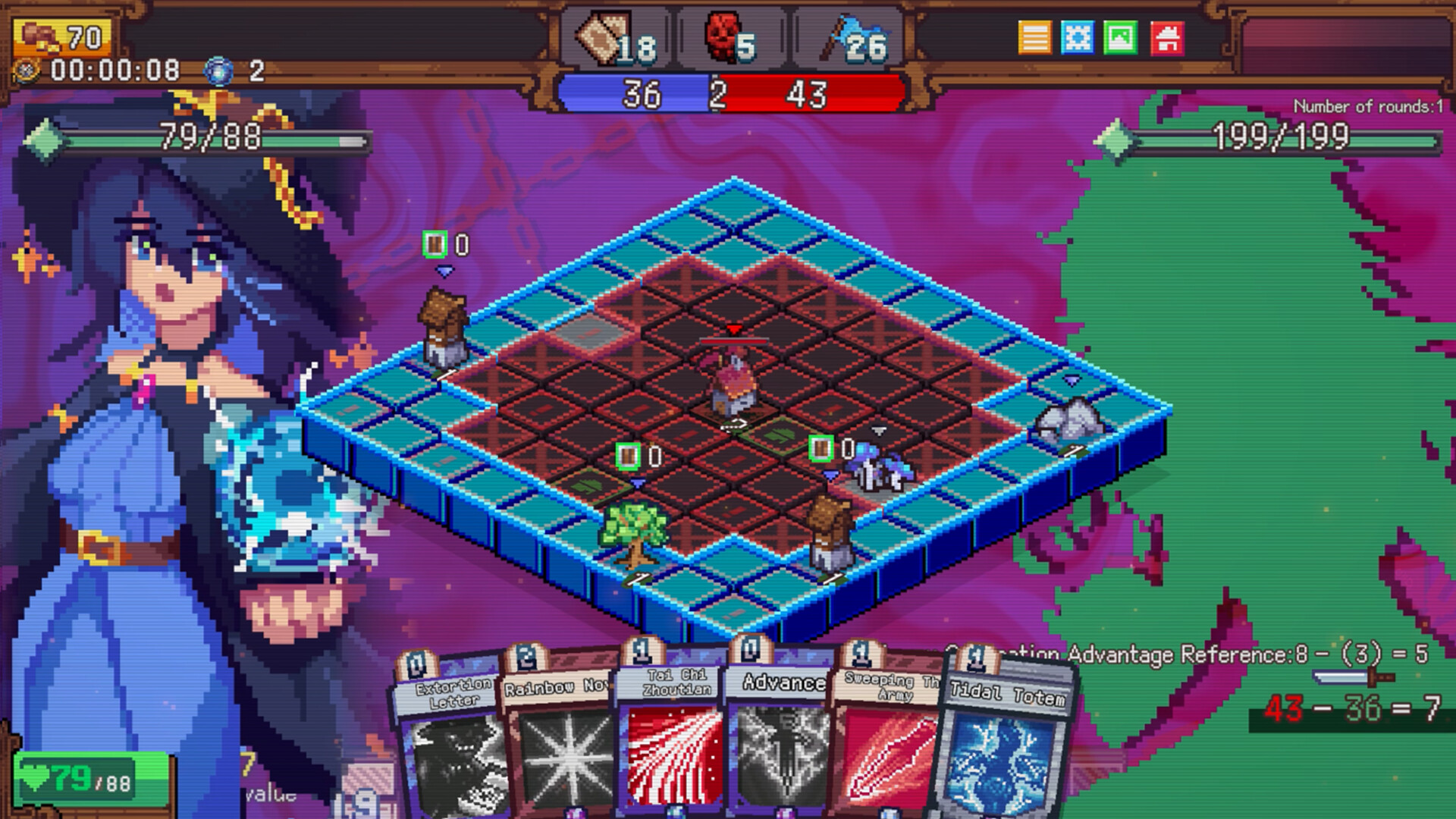This screenshot has height=819, width=1456.
Task: Choose the Tidal Totem card
Action: pyautogui.click(x=1003, y=743)
